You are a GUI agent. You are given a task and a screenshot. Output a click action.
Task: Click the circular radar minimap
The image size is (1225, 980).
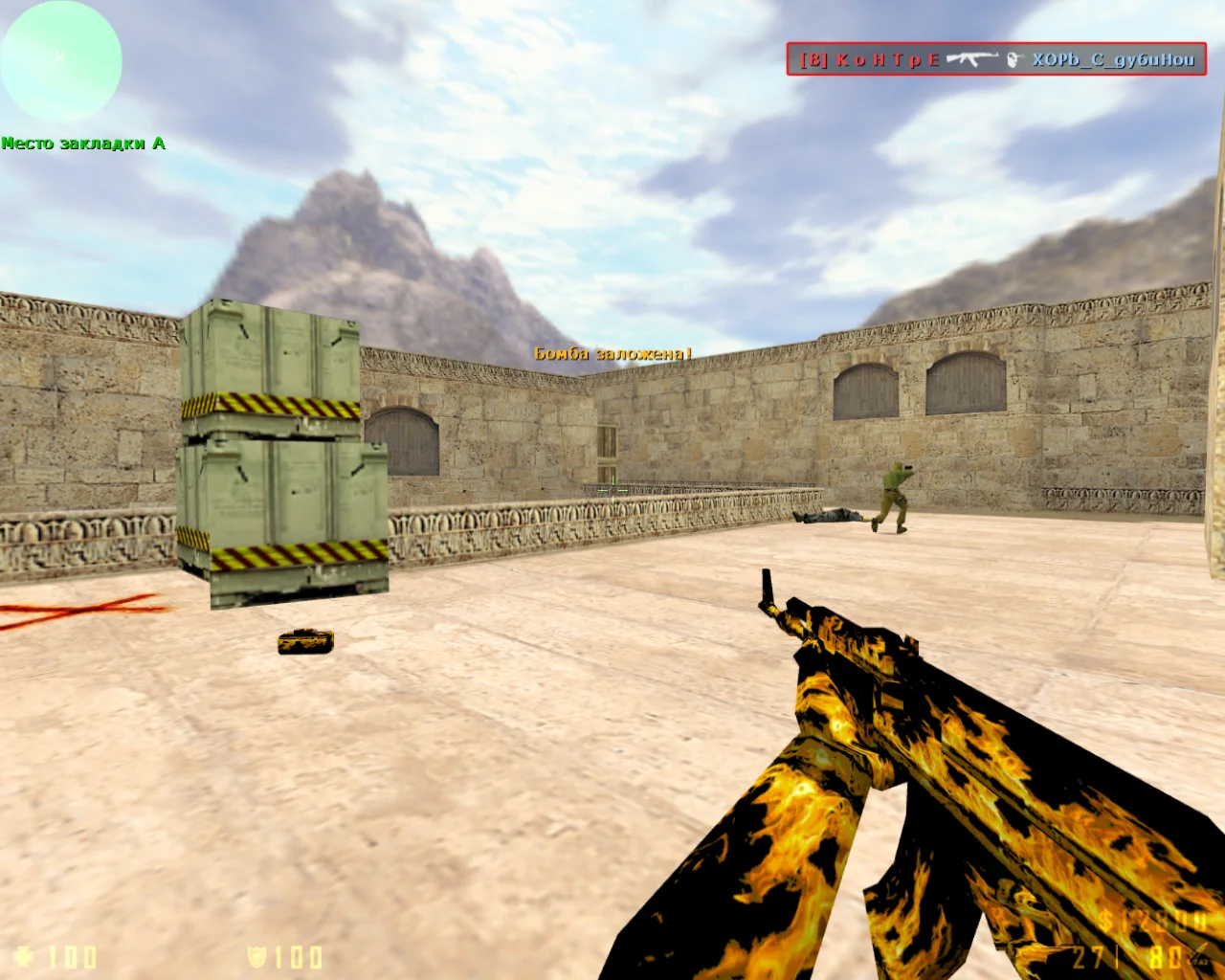coord(61,60)
